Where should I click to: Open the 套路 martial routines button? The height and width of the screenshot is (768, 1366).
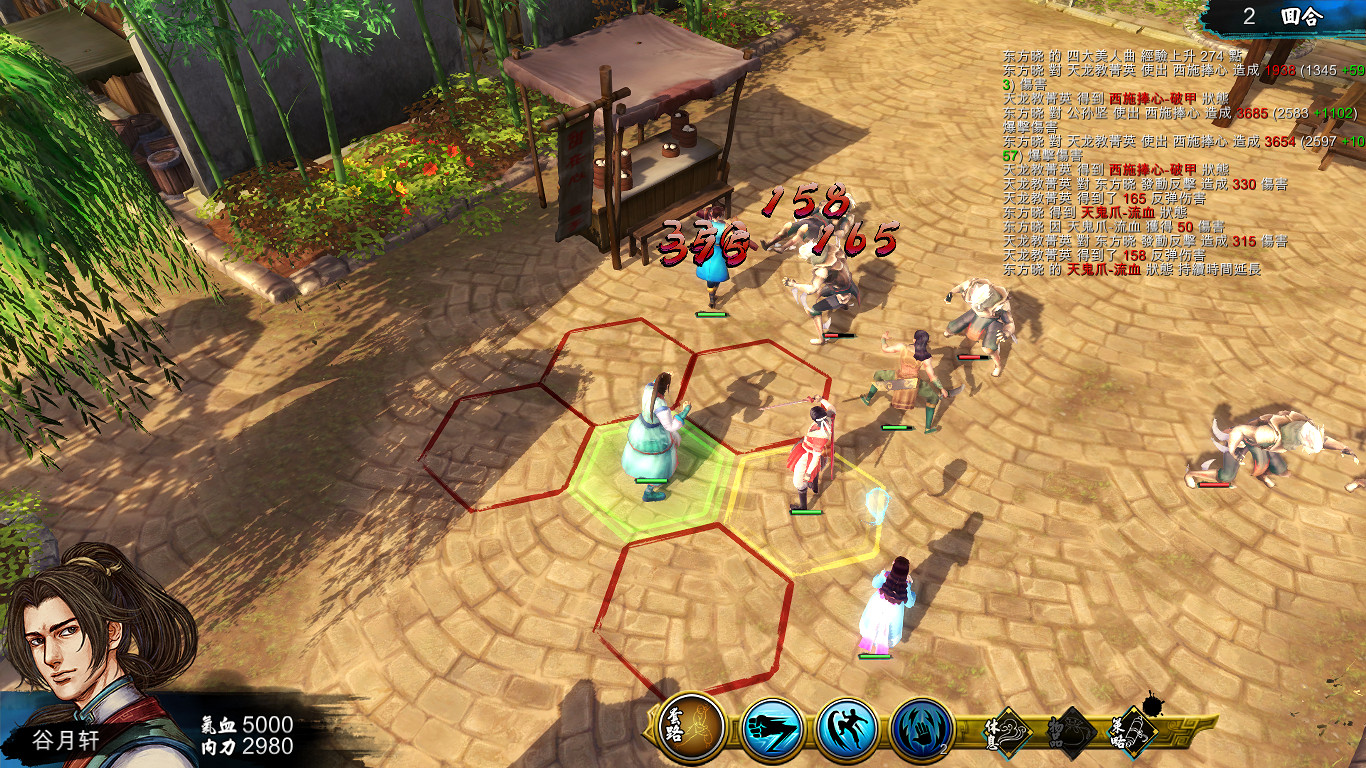point(692,729)
